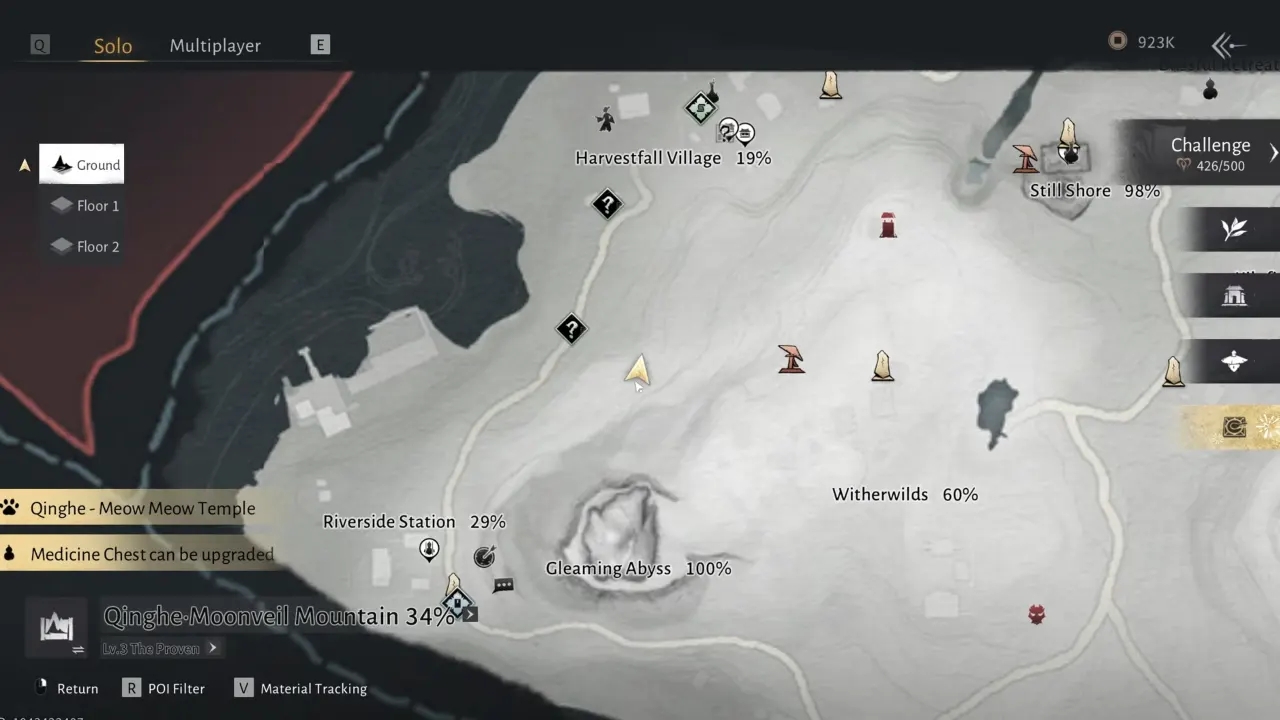Image resolution: width=1280 pixels, height=720 pixels.
Task: Switch map to Floor 1
Action: [86, 206]
